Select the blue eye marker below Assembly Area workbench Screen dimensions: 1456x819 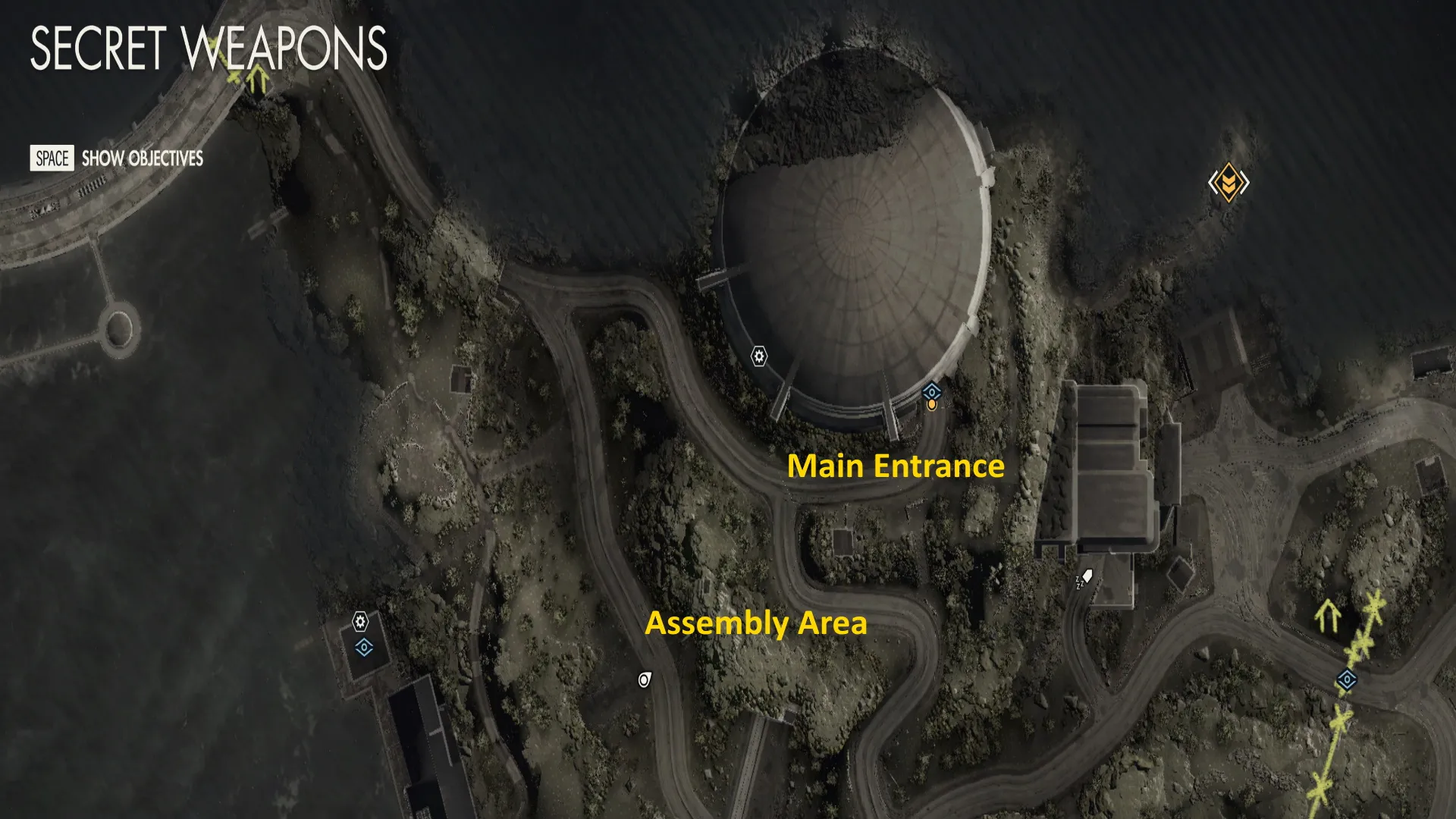tap(365, 648)
